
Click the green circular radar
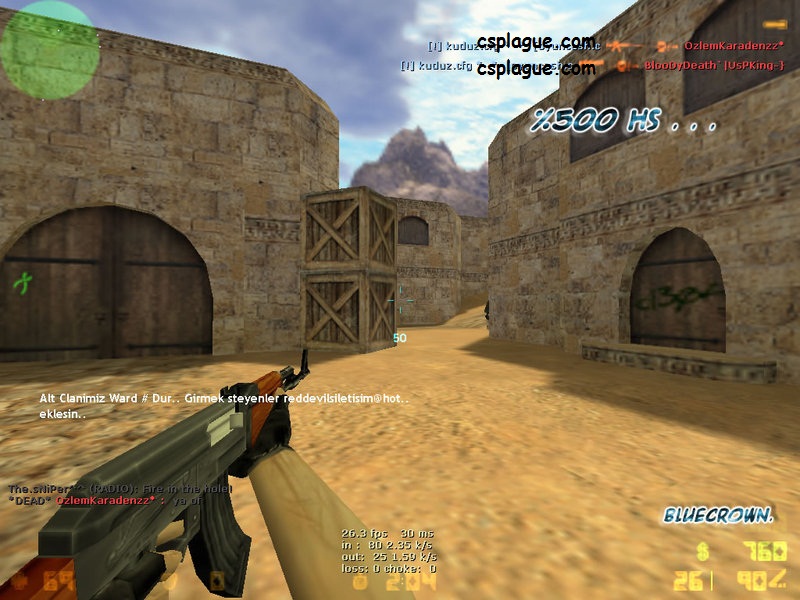coord(49,48)
